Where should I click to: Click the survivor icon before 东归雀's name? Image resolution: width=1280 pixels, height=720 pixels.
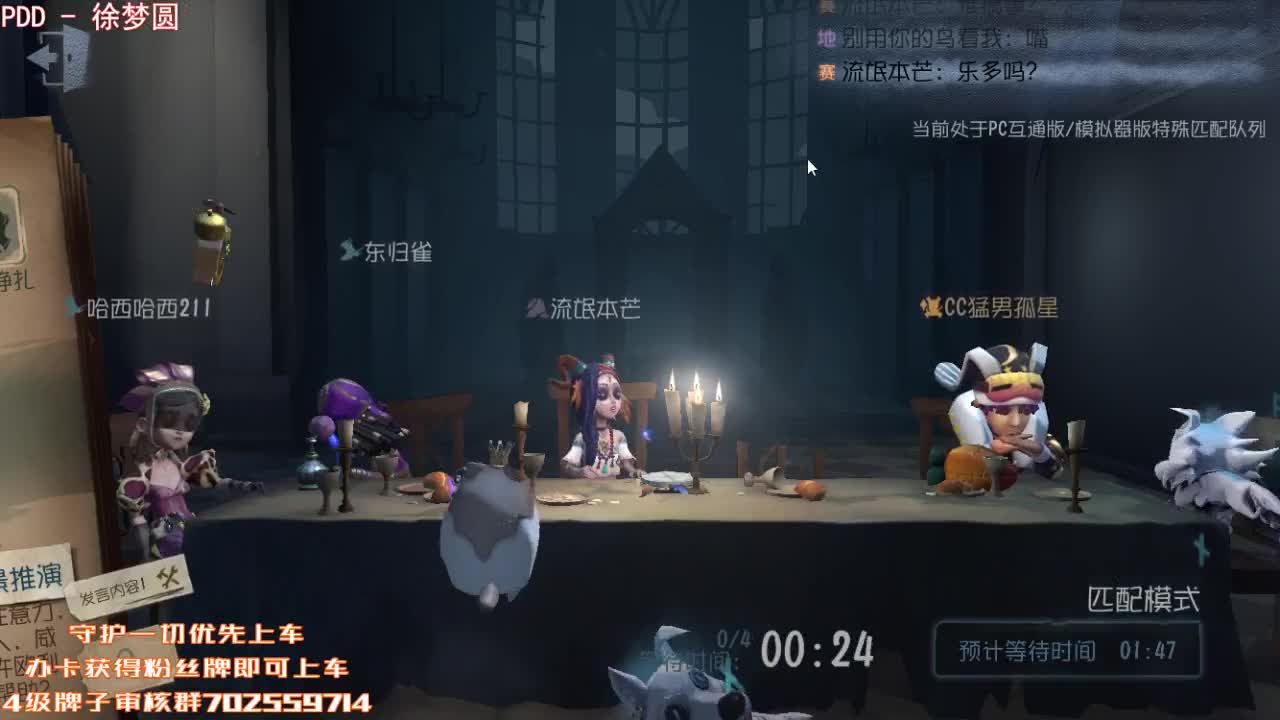coord(350,252)
